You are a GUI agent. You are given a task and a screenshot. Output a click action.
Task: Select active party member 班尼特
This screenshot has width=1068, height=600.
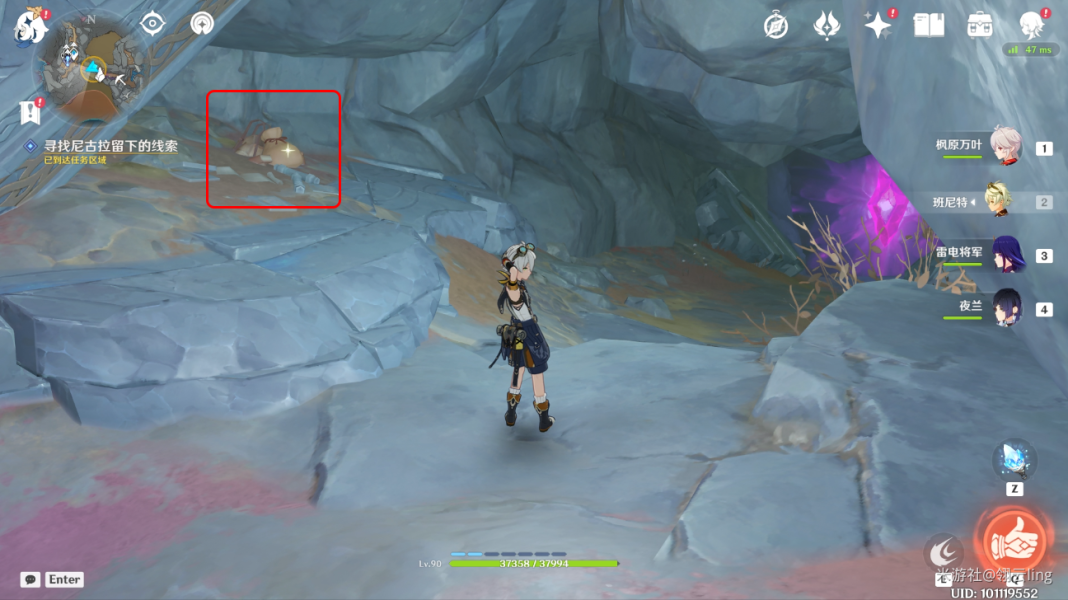[998, 200]
